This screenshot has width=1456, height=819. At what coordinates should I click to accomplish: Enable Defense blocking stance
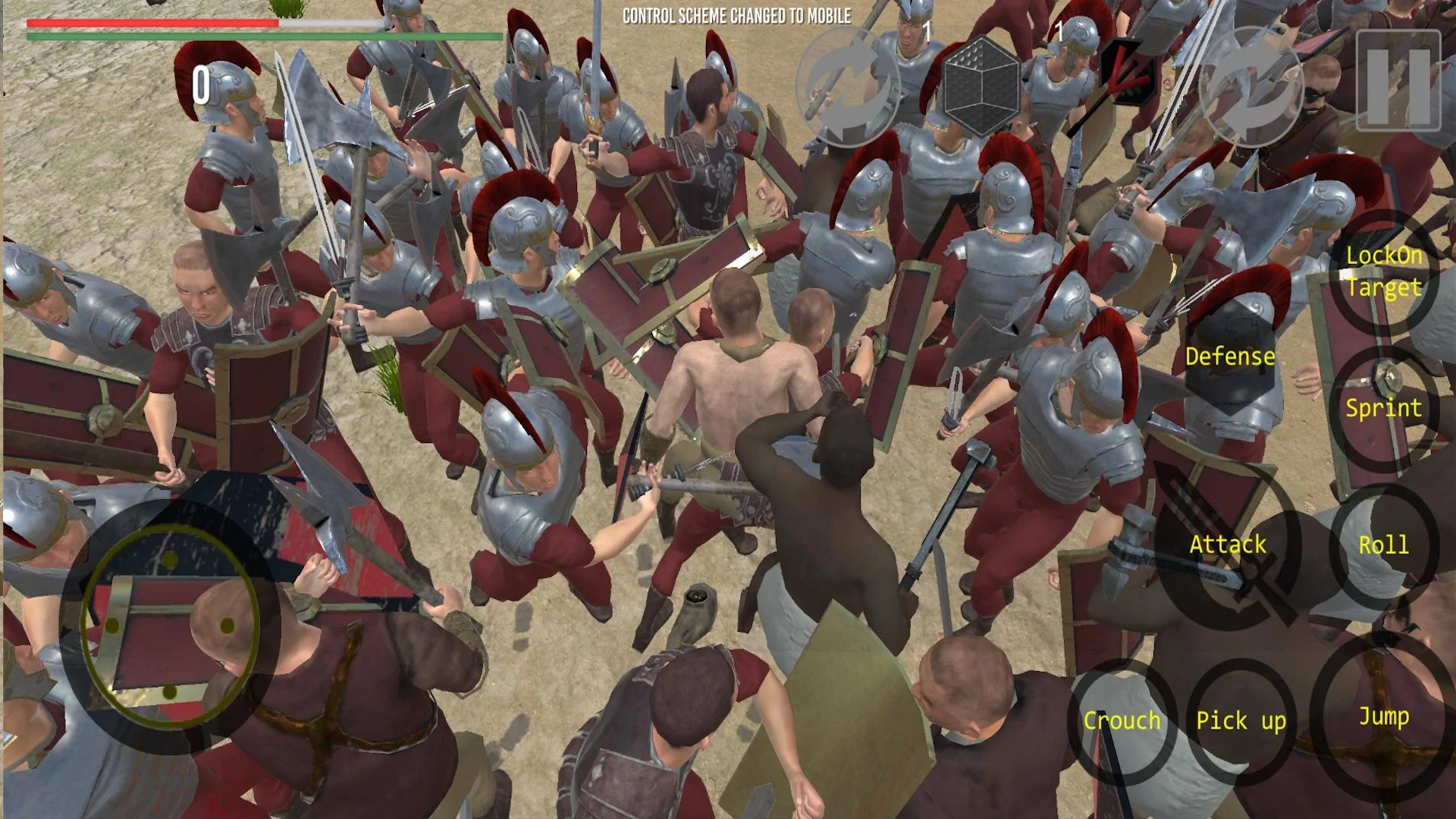[x=1229, y=356]
